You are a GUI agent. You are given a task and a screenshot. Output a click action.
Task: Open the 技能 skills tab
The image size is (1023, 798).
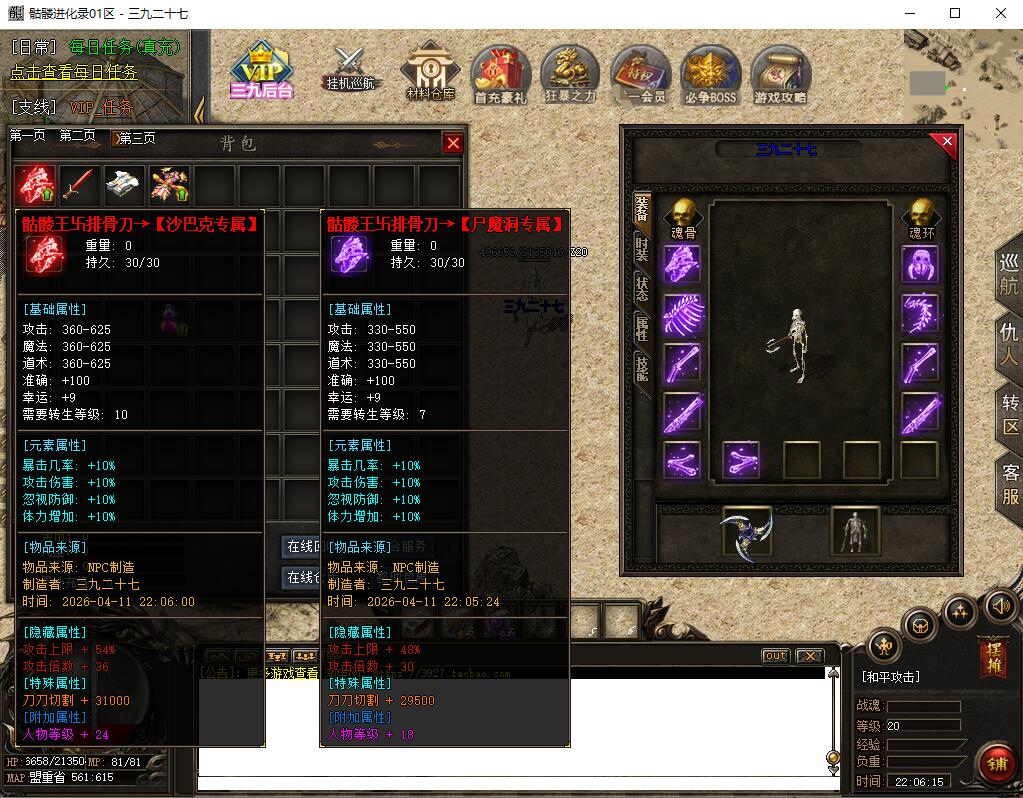(x=642, y=368)
